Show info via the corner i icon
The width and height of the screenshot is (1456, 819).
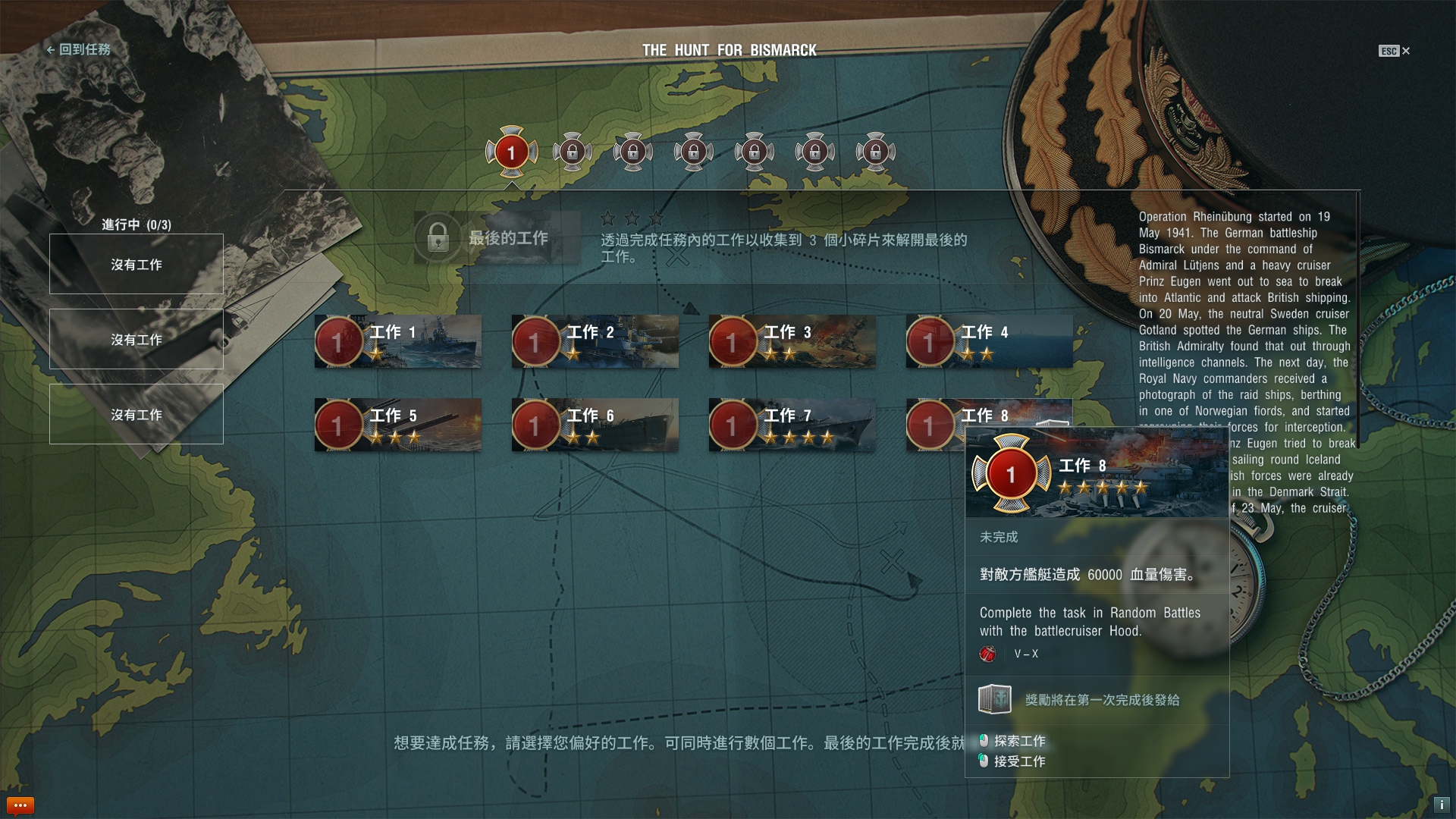tap(1441, 805)
